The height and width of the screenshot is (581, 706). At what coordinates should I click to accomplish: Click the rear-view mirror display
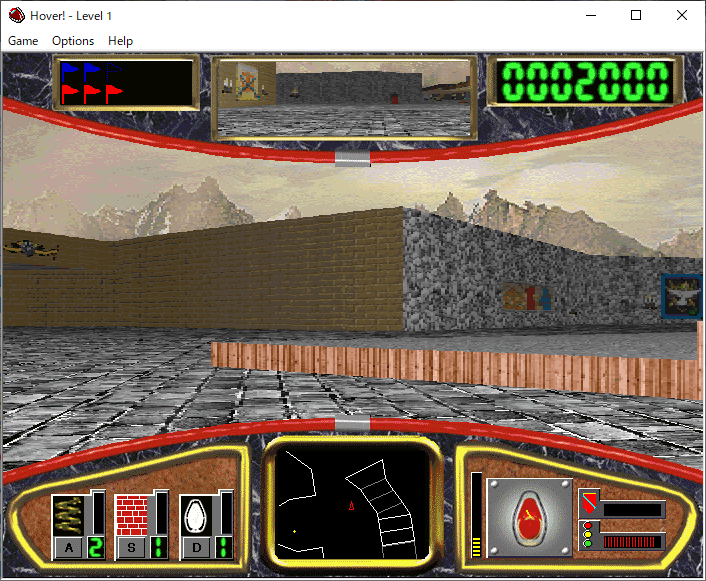coord(344,98)
